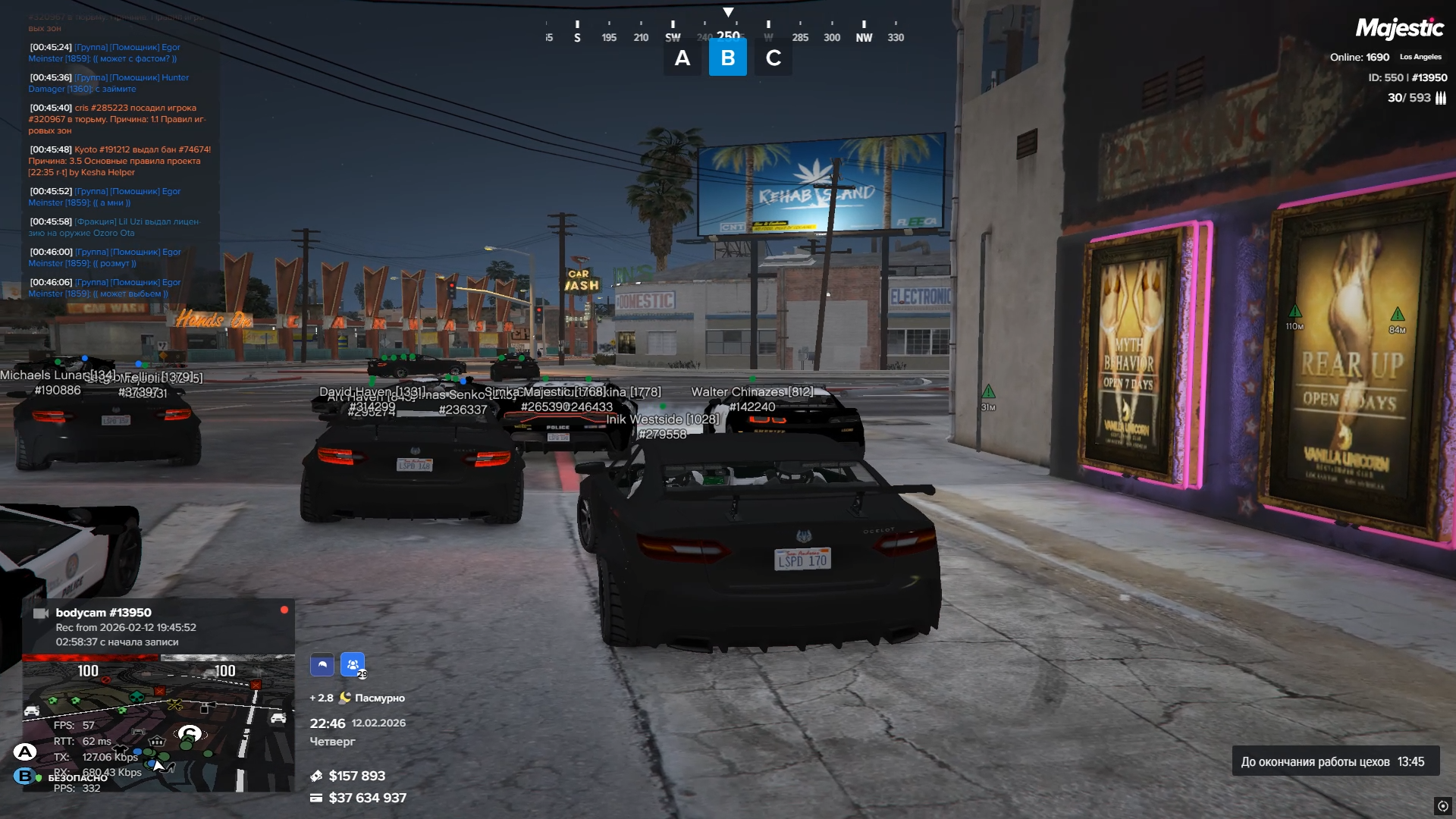Click the Majestic server logo

click(1399, 29)
